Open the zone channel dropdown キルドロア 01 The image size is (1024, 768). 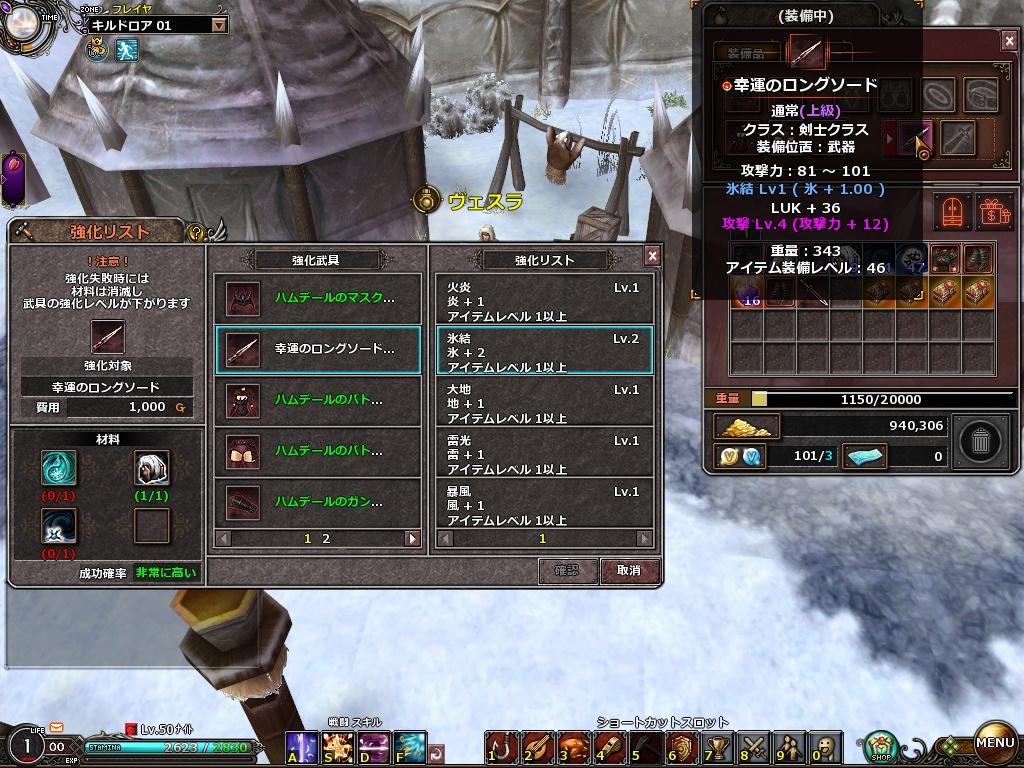(219, 25)
